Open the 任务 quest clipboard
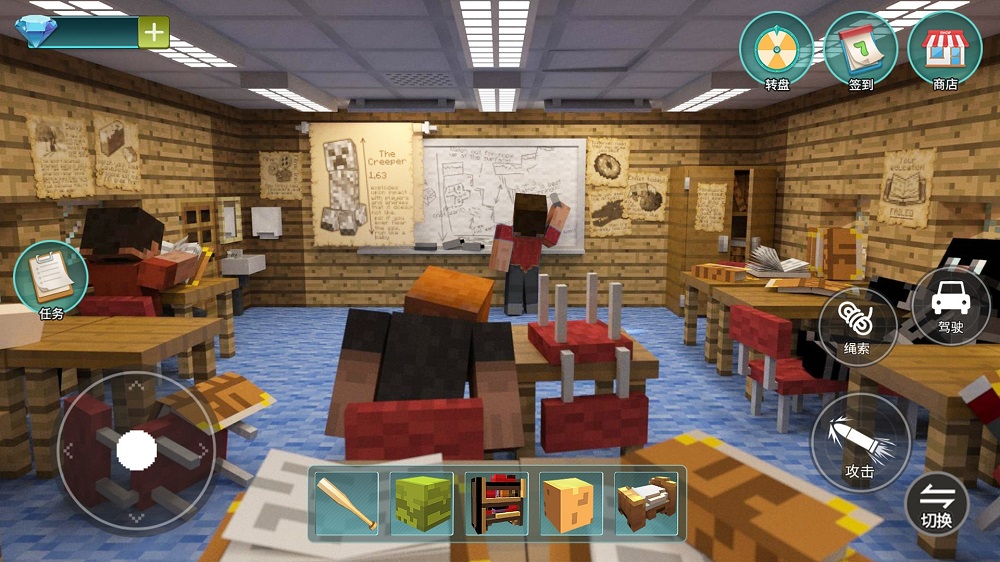This screenshot has height=562, width=1000. click(51, 279)
